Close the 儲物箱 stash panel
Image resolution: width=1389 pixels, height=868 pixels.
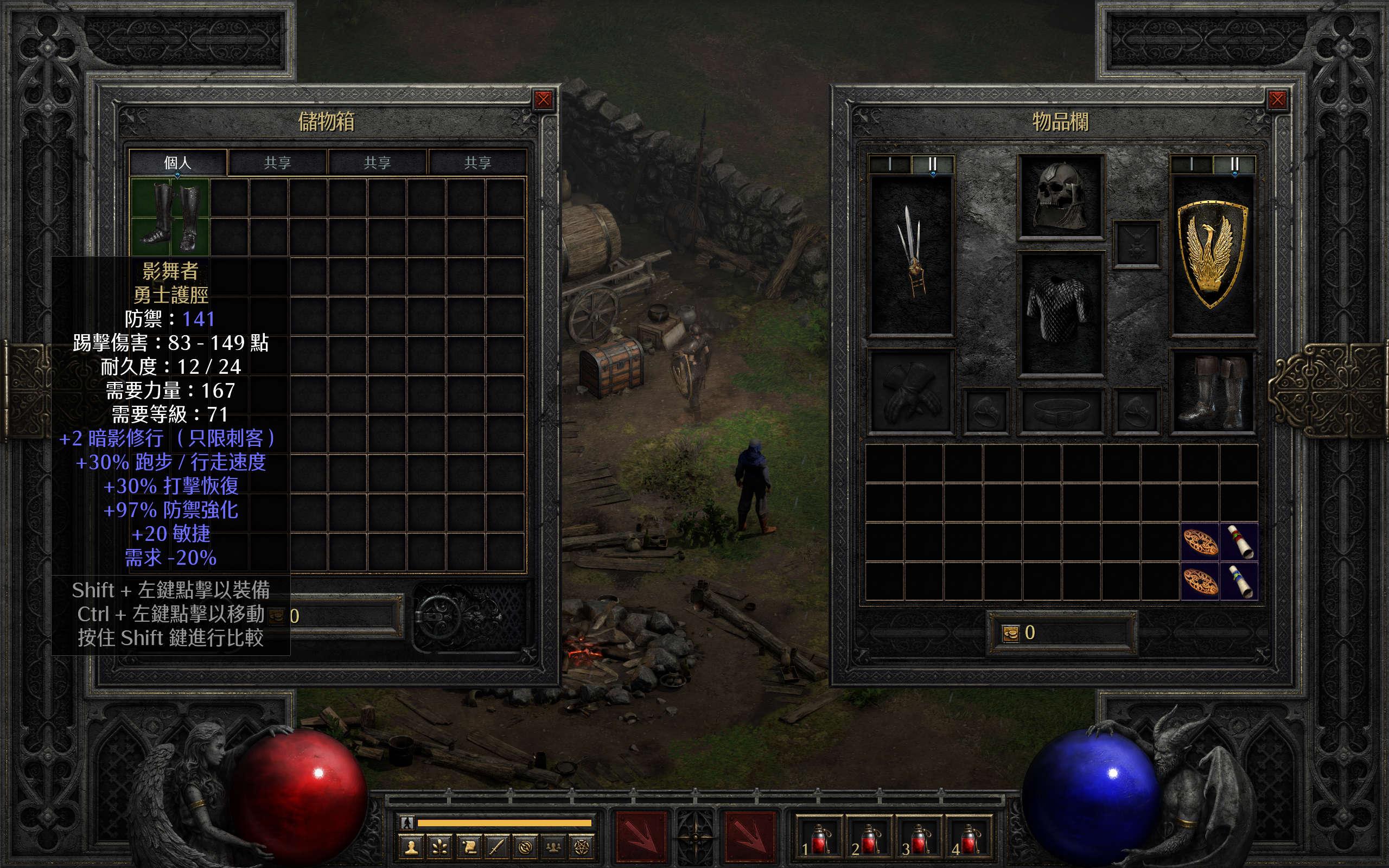[543, 100]
